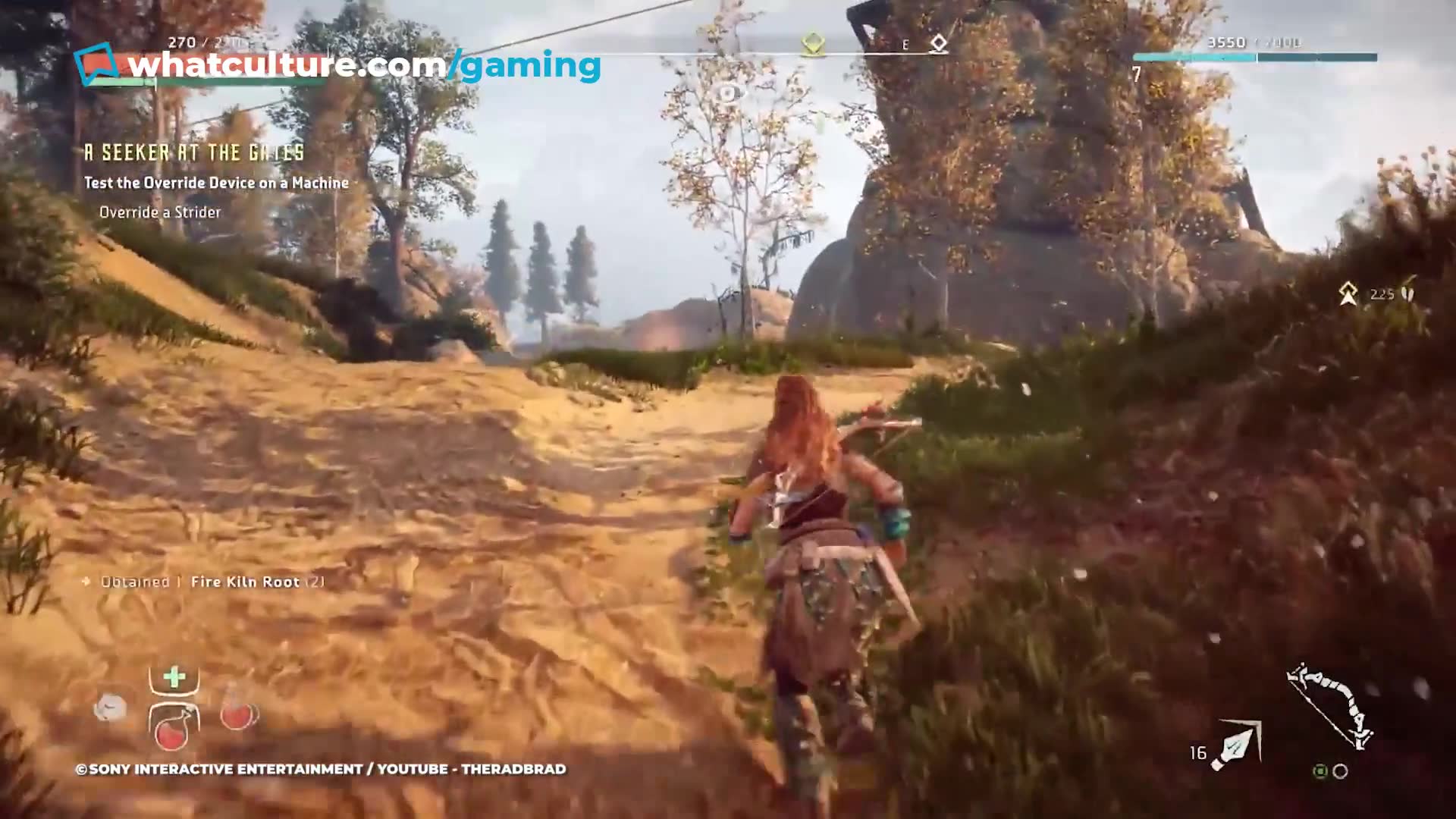Toggle the green filled ammo type circle
Image resolution: width=1456 pixels, height=819 pixels.
tap(1321, 770)
